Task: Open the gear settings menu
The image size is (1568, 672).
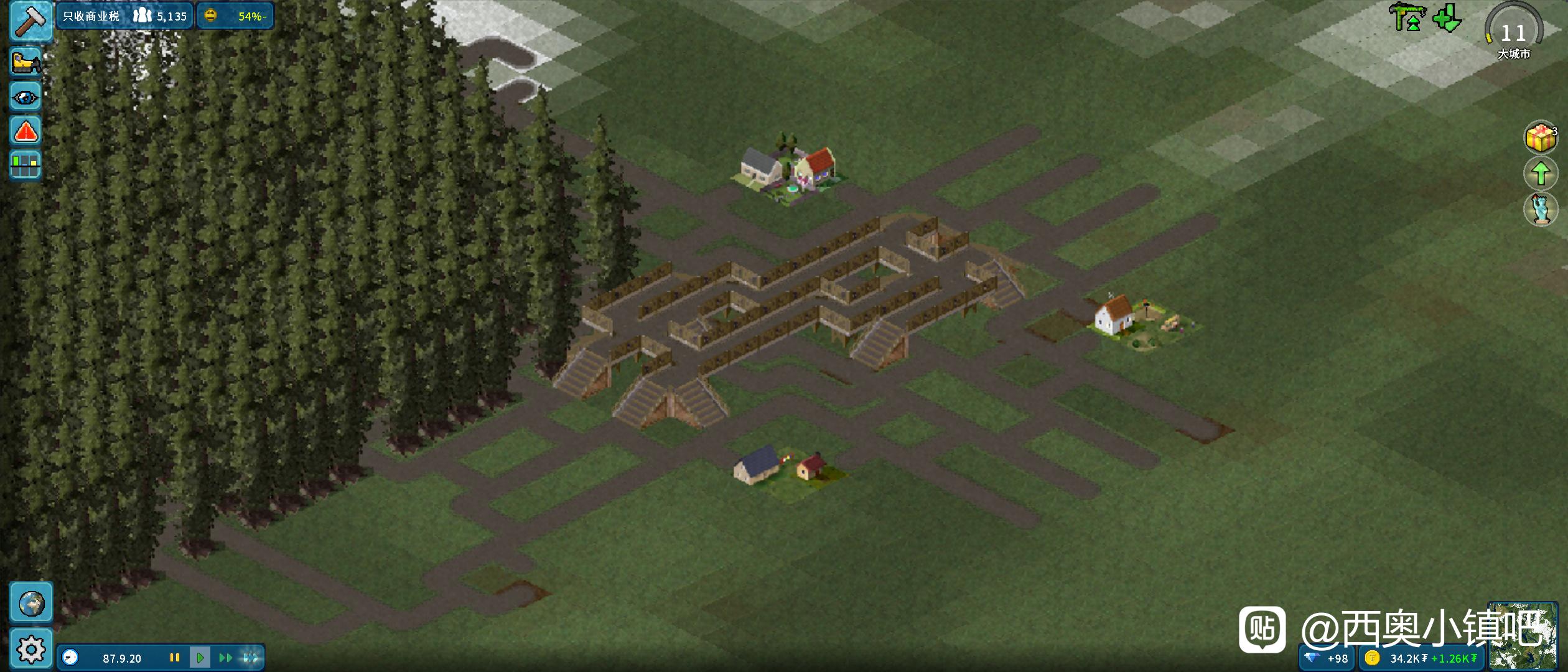Action: pyautogui.click(x=31, y=650)
